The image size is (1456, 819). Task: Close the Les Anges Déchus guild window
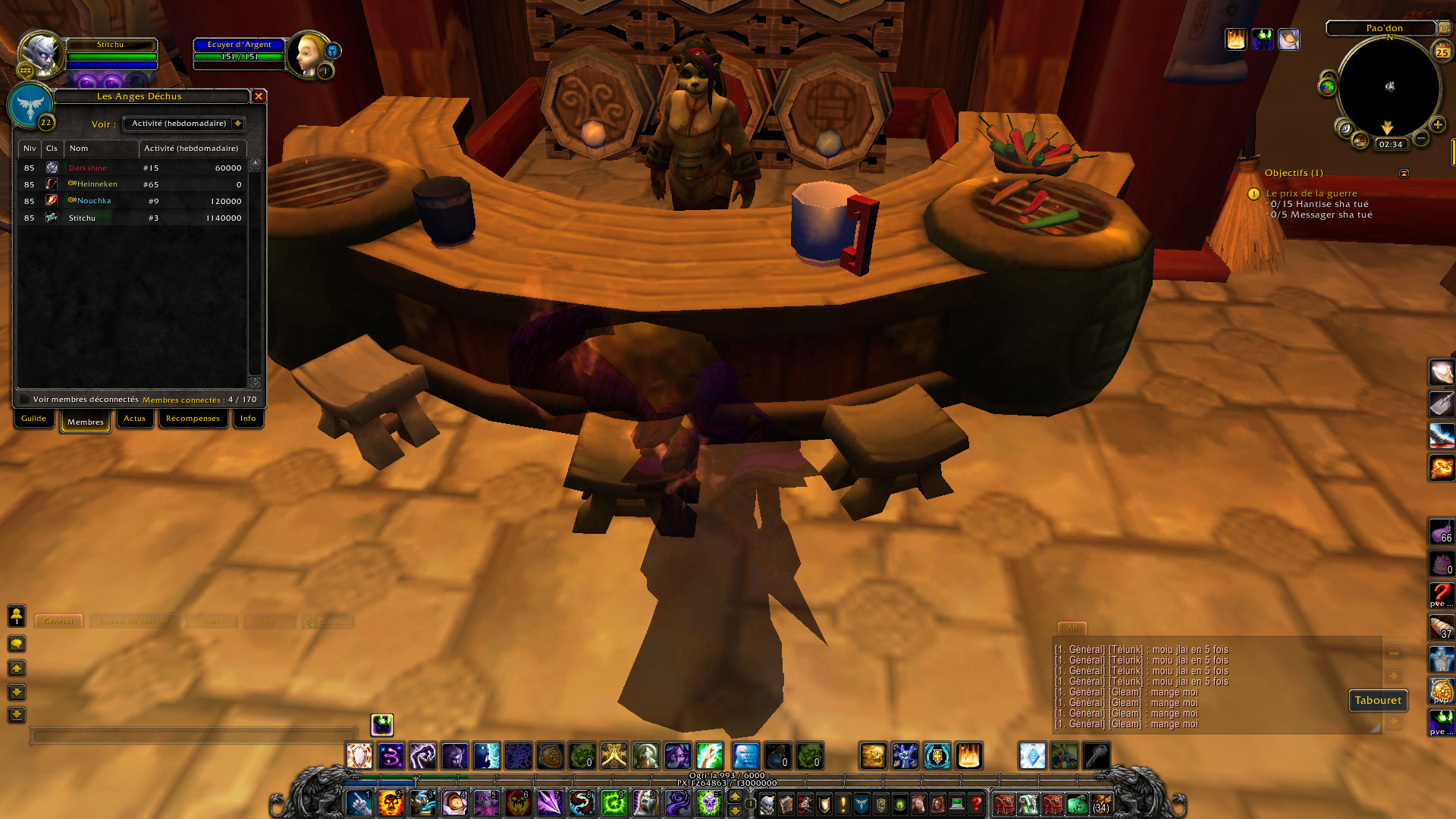259,96
